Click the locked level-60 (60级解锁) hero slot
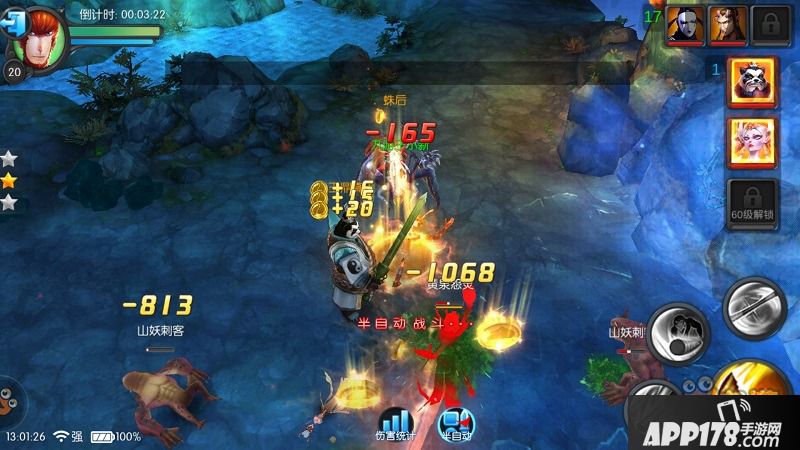This screenshot has width=800, height=450. [x=753, y=204]
